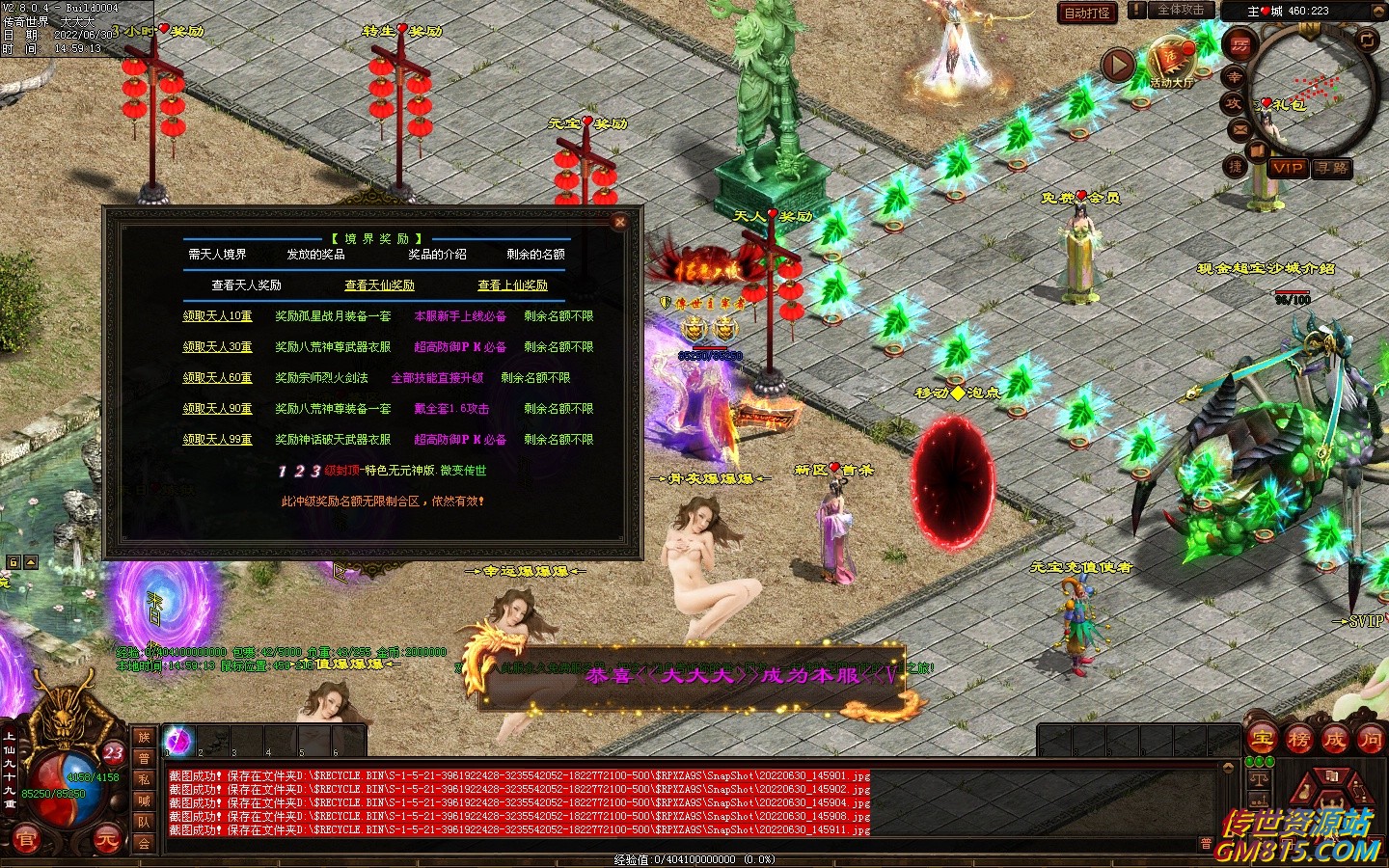Claim the 领取天人99重 reward
This screenshot has width=1389, height=868.
pyautogui.click(x=217, y=440)
